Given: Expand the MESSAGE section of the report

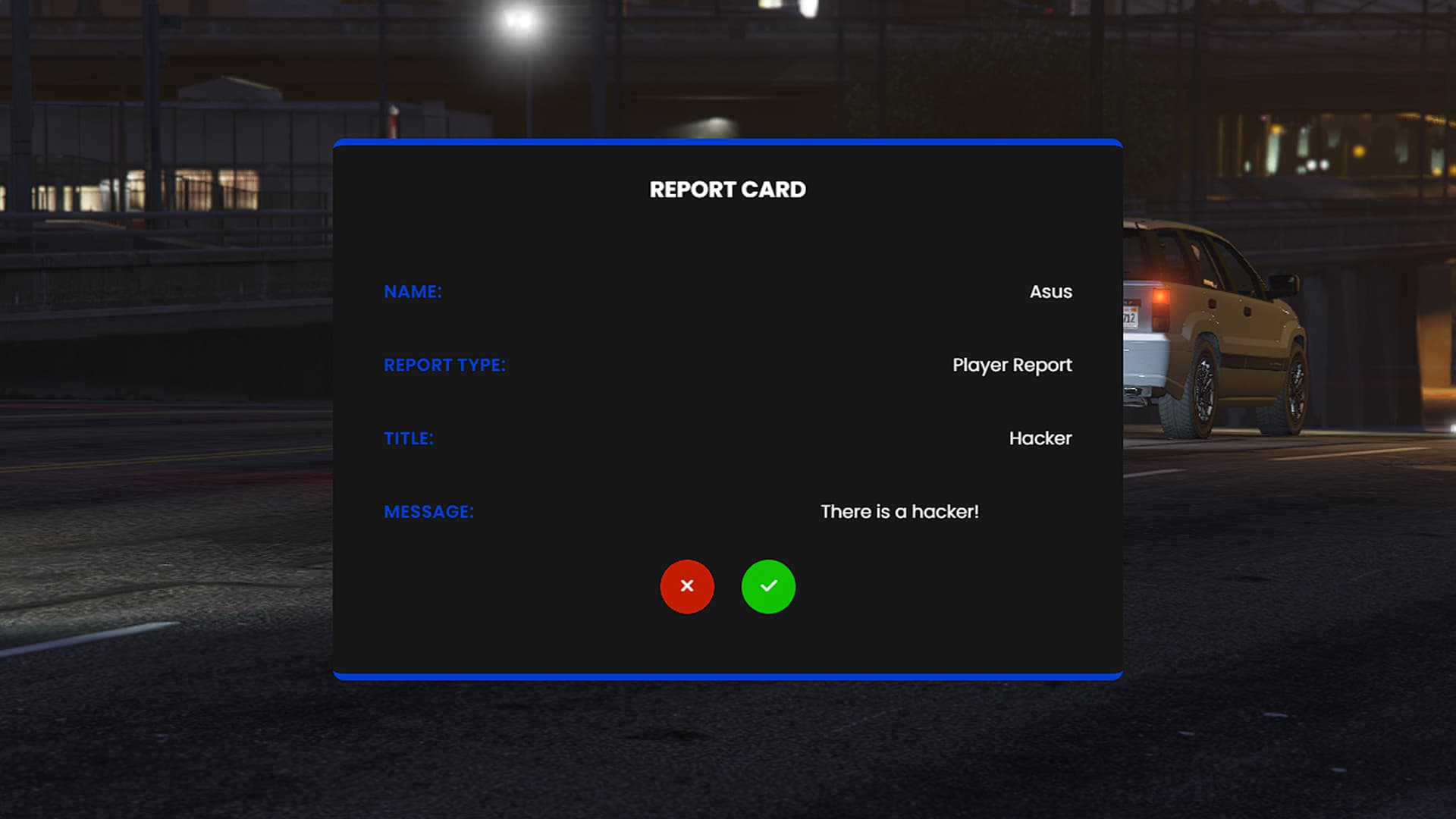Looking at the screenshot, I should pos(428,512).
